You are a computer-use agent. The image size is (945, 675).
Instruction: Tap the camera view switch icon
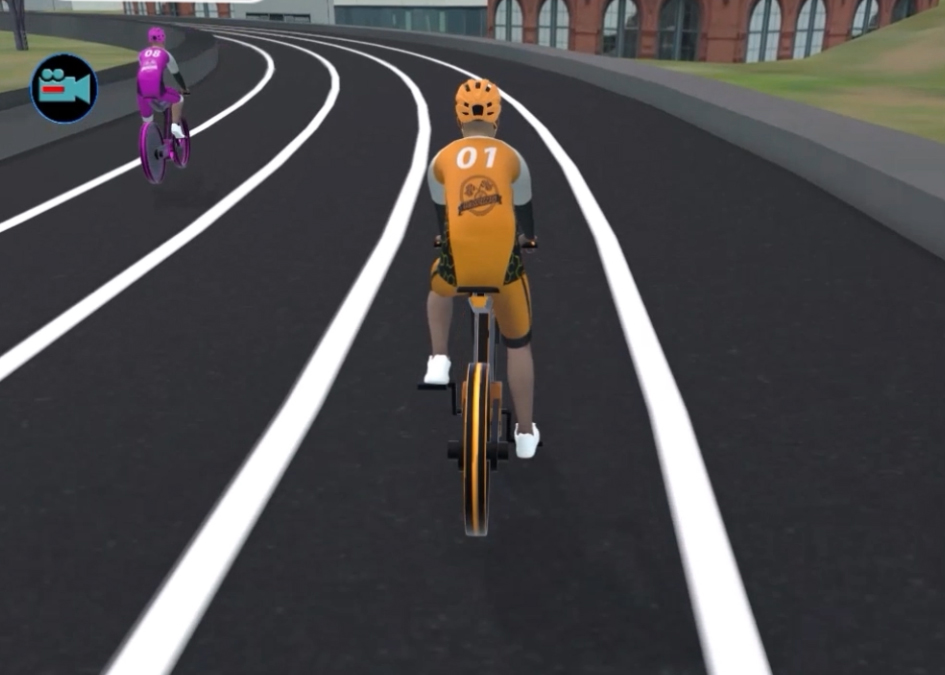(x=64, y=89)
